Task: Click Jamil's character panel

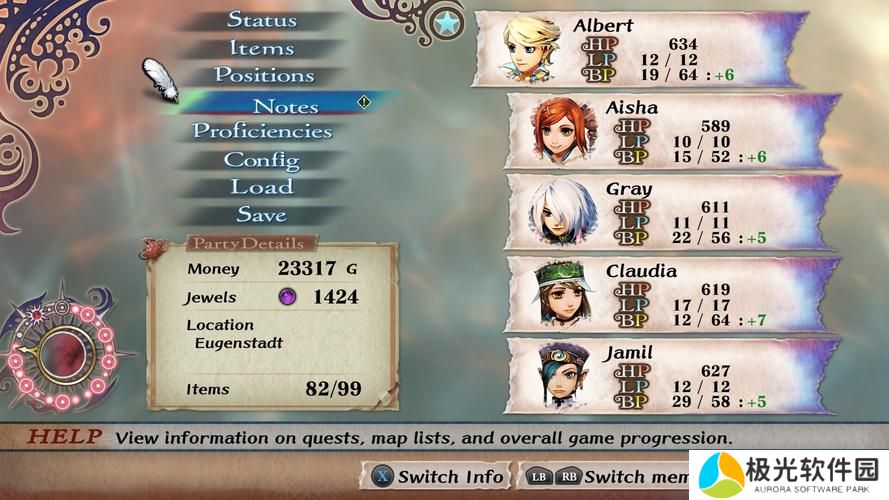Action: pyautogui.click(x=672, y=376)
